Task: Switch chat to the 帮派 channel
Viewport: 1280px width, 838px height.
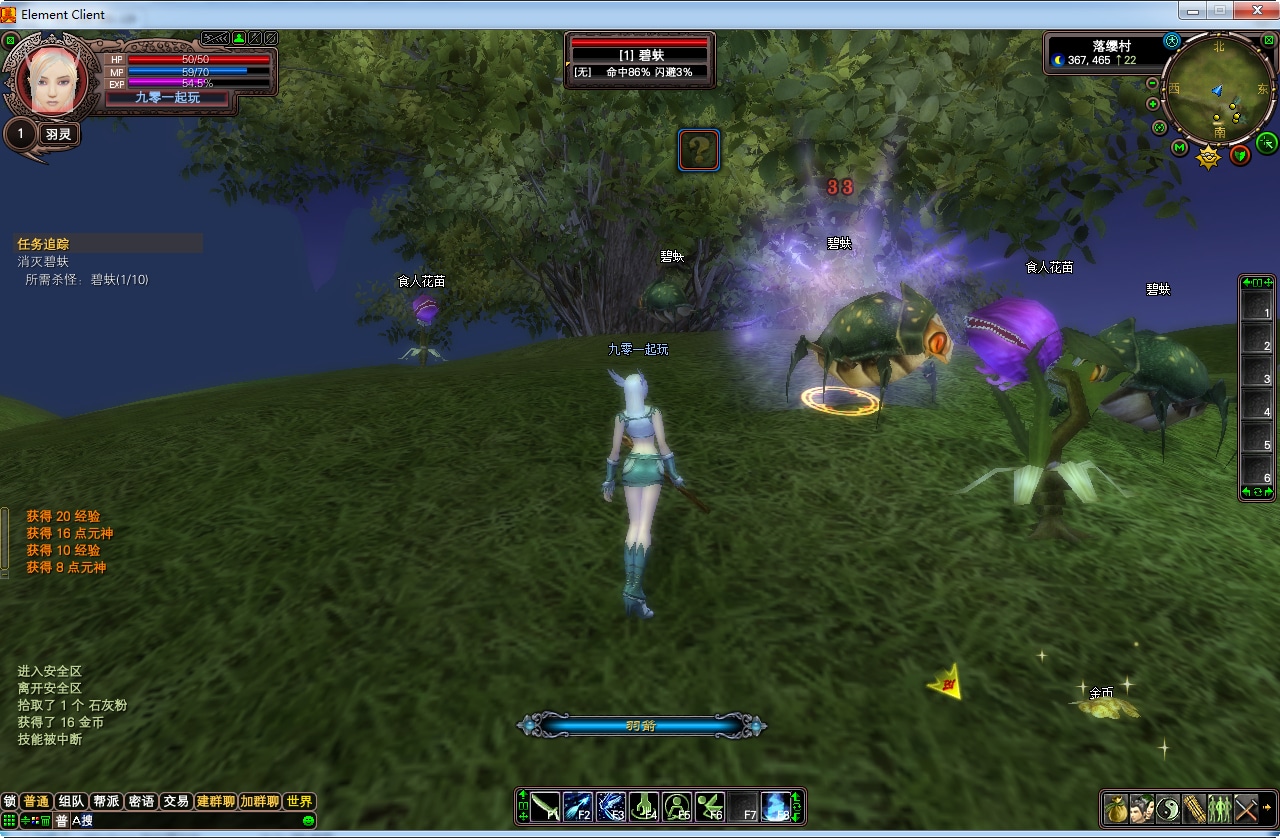Action: [106, 801]
